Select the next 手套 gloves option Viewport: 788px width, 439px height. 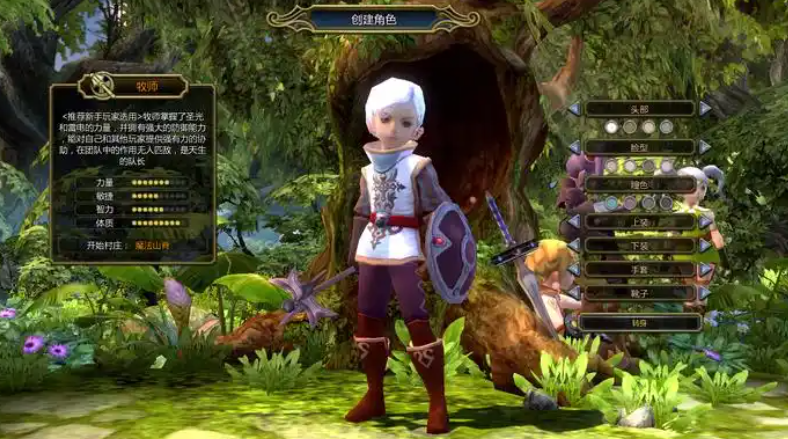click(705, 269)
